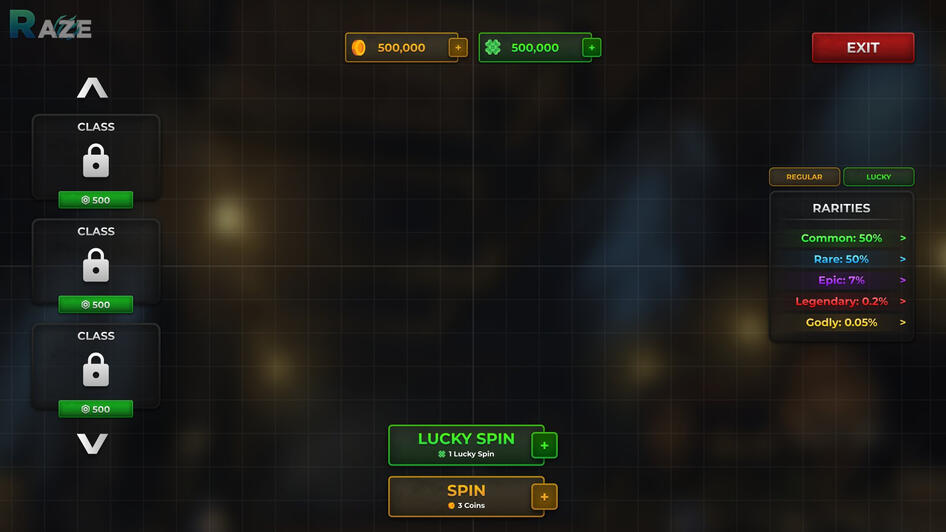Expand the Rare rarity row

[903, 259]
